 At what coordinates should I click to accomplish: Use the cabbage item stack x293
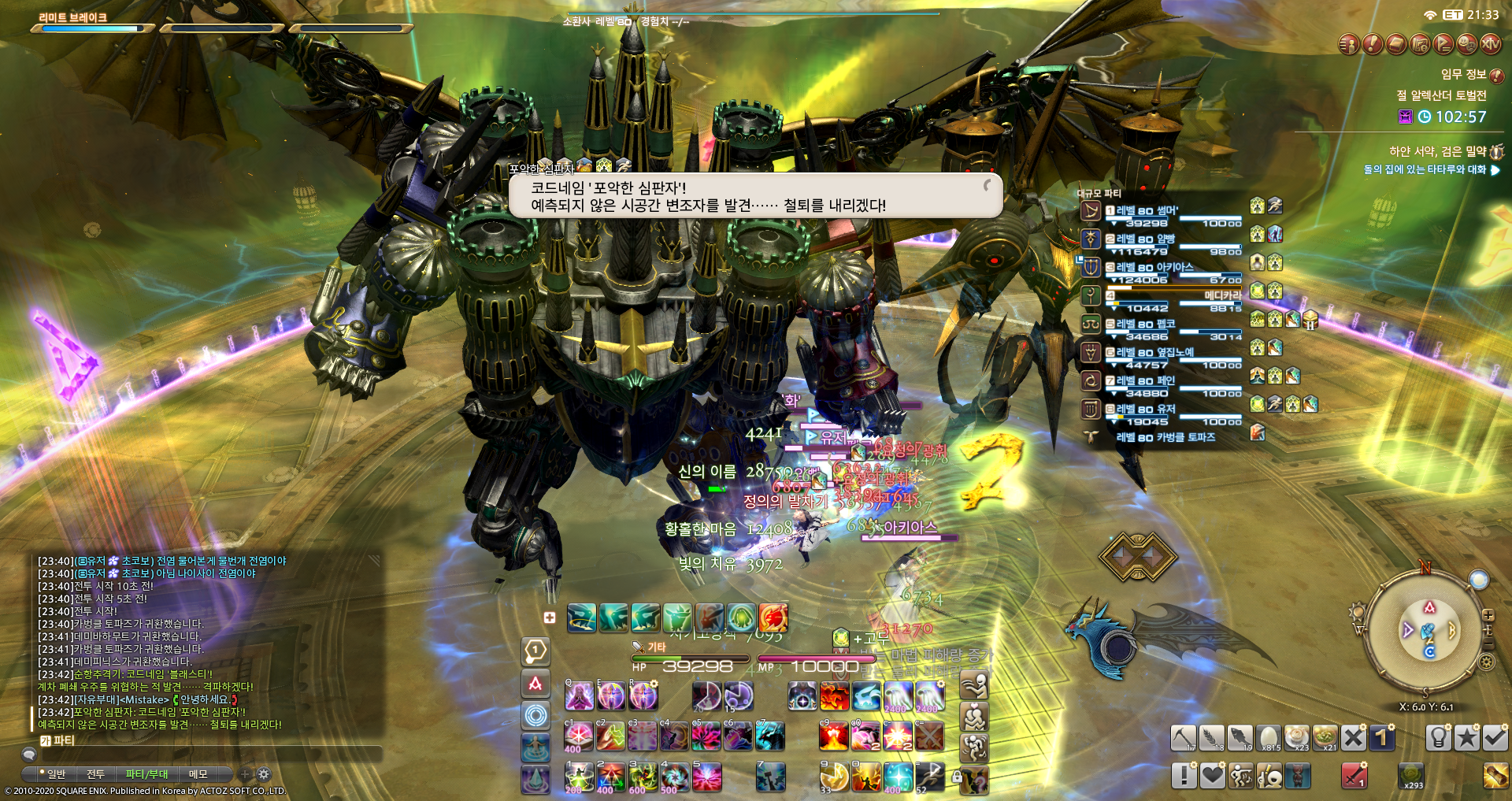click(1410, 775)
